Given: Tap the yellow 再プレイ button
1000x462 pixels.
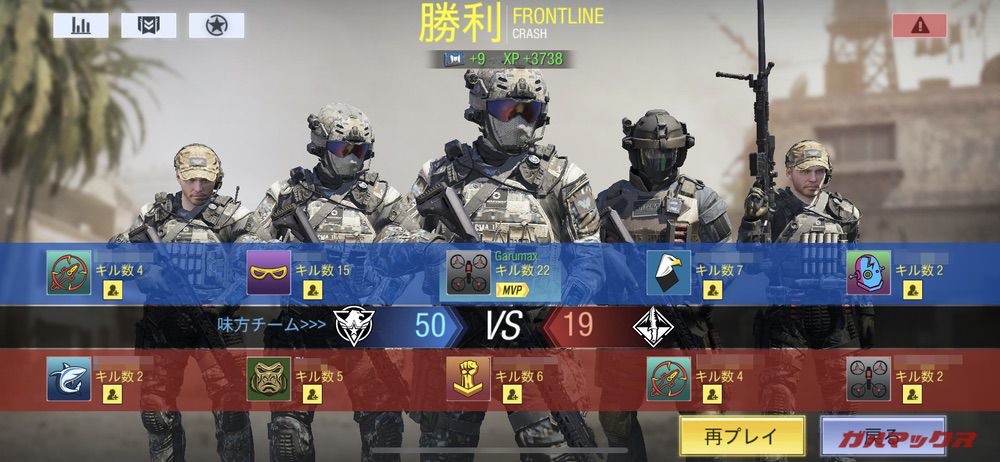Looking at the screenshot, I should 742,436.
